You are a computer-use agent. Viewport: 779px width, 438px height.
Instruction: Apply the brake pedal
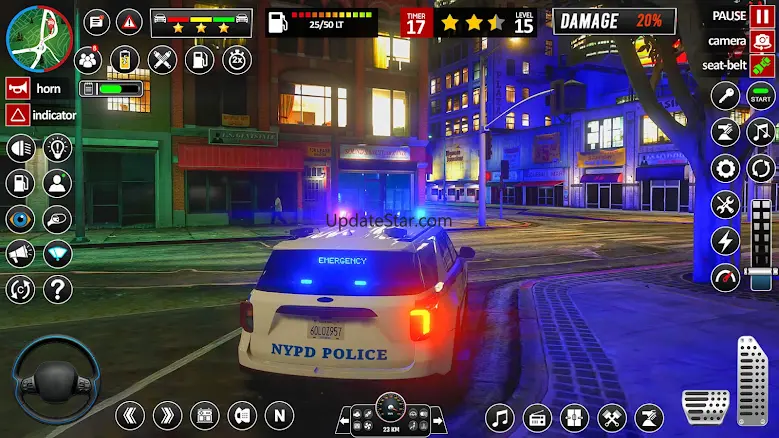point(706,405)
